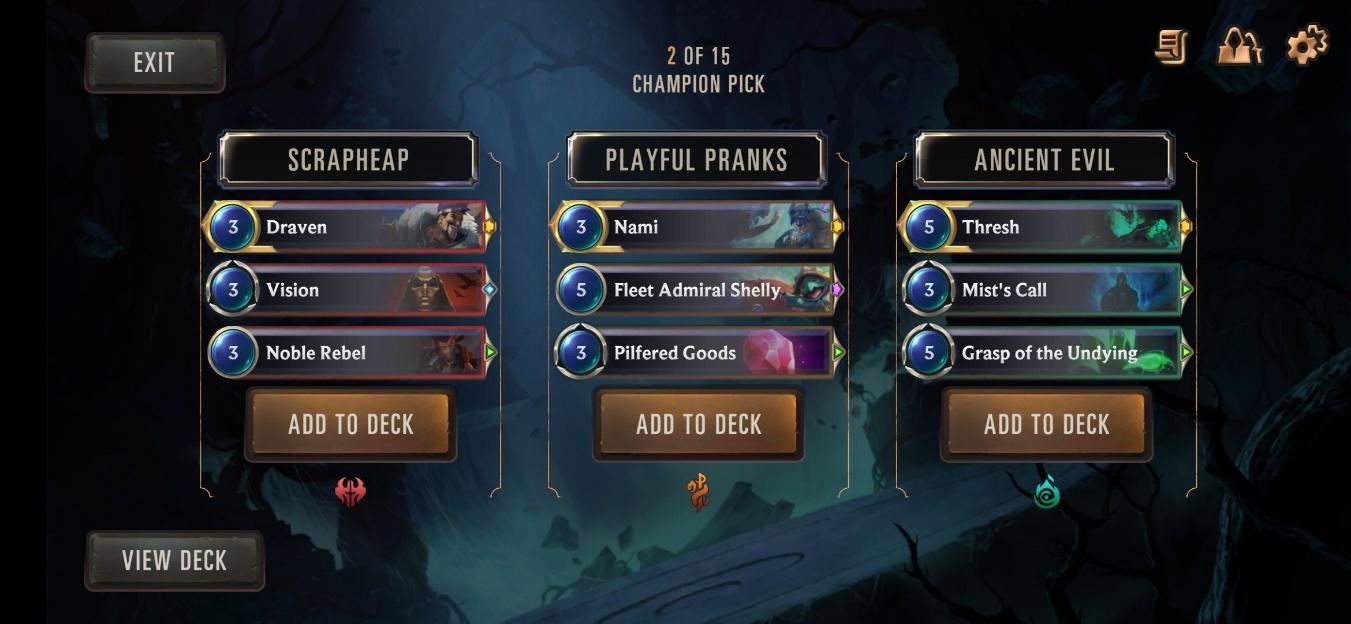
Task: Click the hooded figures icon
Action: pos(1239,46)
